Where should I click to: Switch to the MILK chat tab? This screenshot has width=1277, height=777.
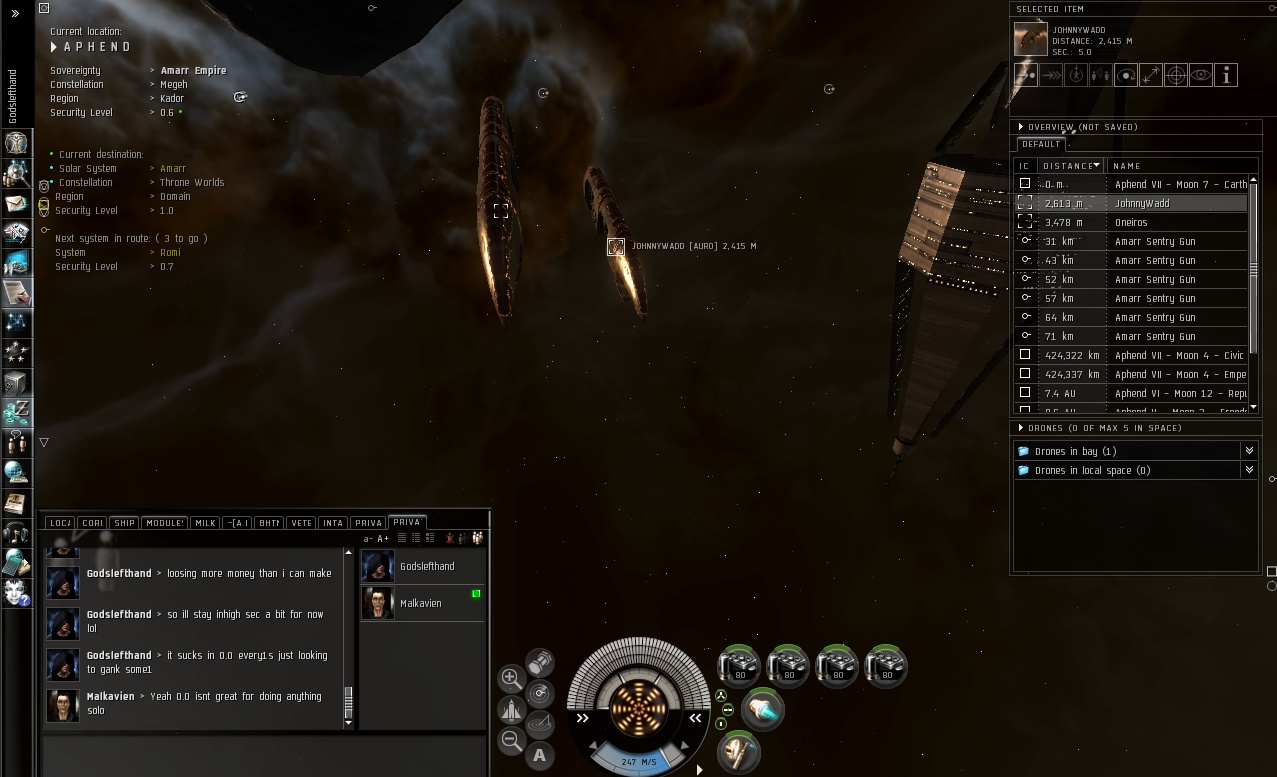(206, 523)
